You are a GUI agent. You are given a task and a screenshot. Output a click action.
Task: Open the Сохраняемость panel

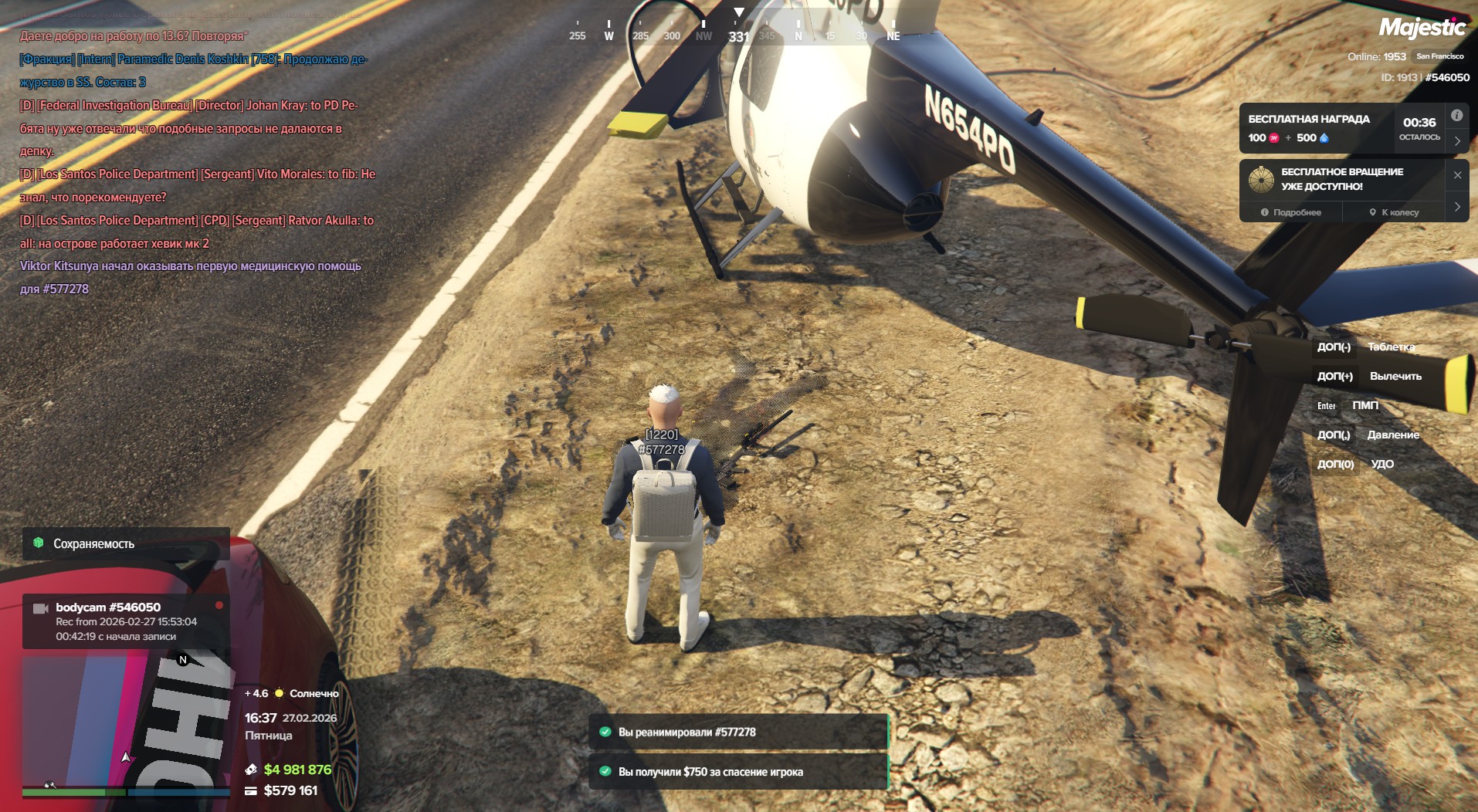(126, 543)
